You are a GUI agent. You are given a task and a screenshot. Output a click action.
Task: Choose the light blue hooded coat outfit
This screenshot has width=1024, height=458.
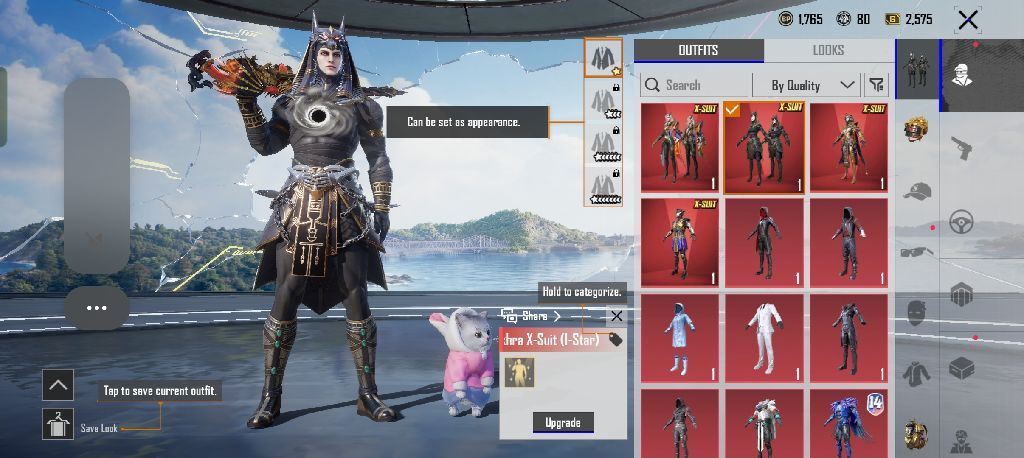[x=680, y=336]
